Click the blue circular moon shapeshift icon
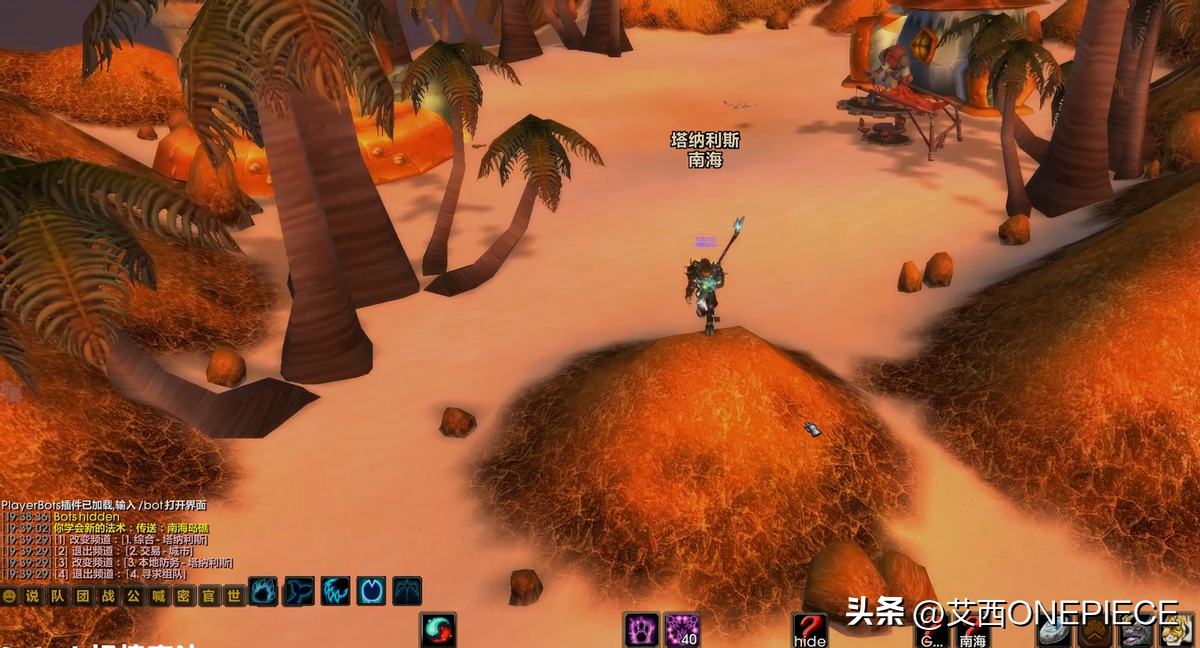The image size is (1200, 648). (x=371, y=591)
